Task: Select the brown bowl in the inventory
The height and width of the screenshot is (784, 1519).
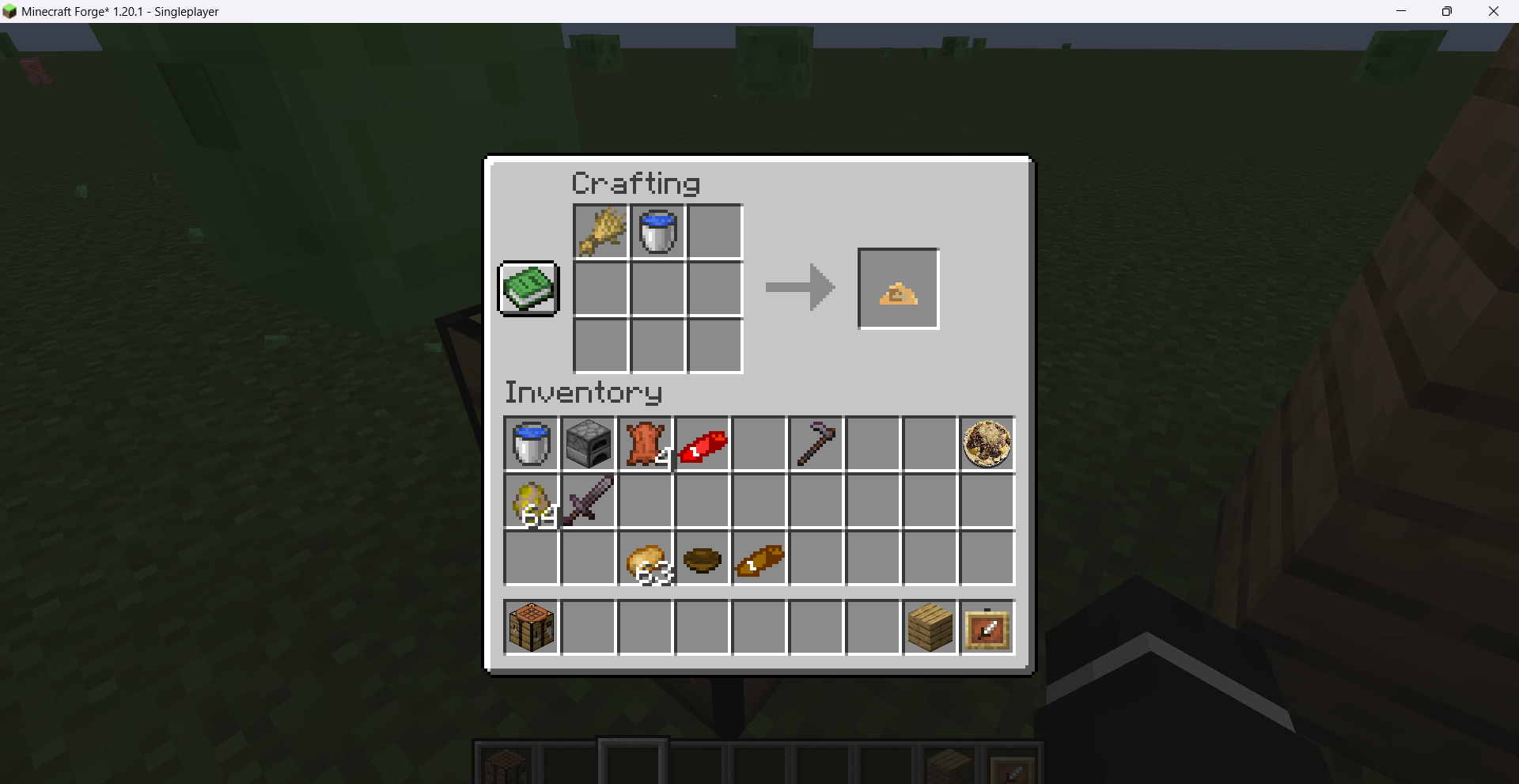Action: point(703,559)
